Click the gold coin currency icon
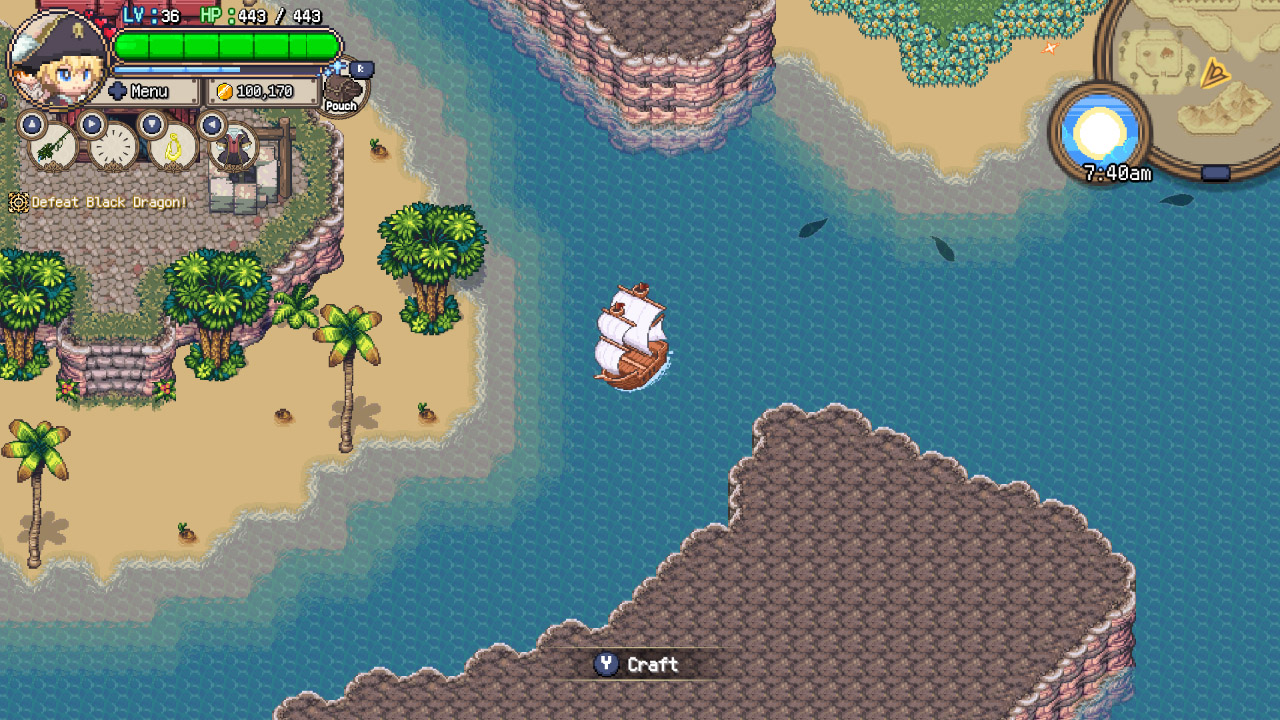Image resolution: width=1280 pixels, height=720 pixels. [223, 91]
